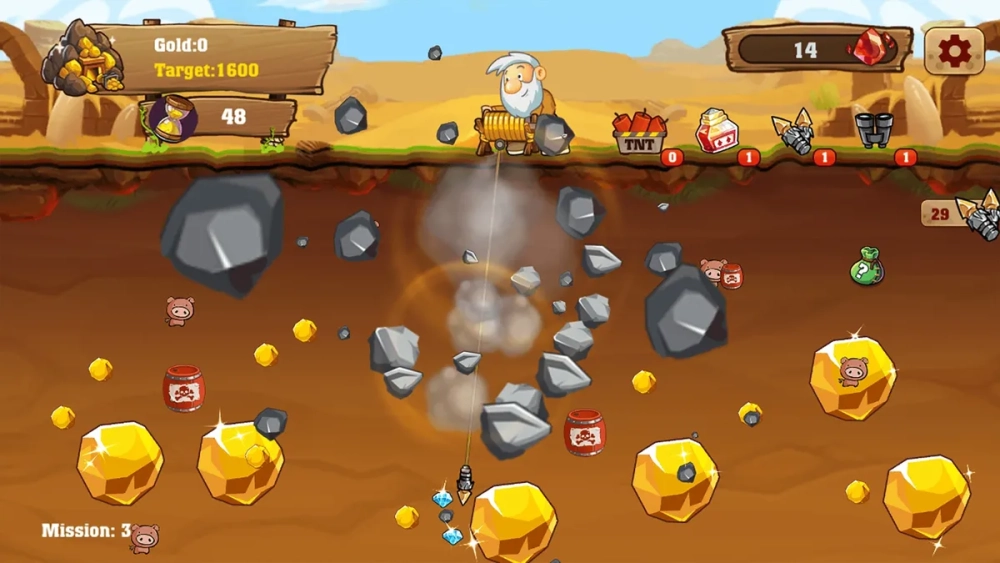Use the binoculars item

[873, 130]
